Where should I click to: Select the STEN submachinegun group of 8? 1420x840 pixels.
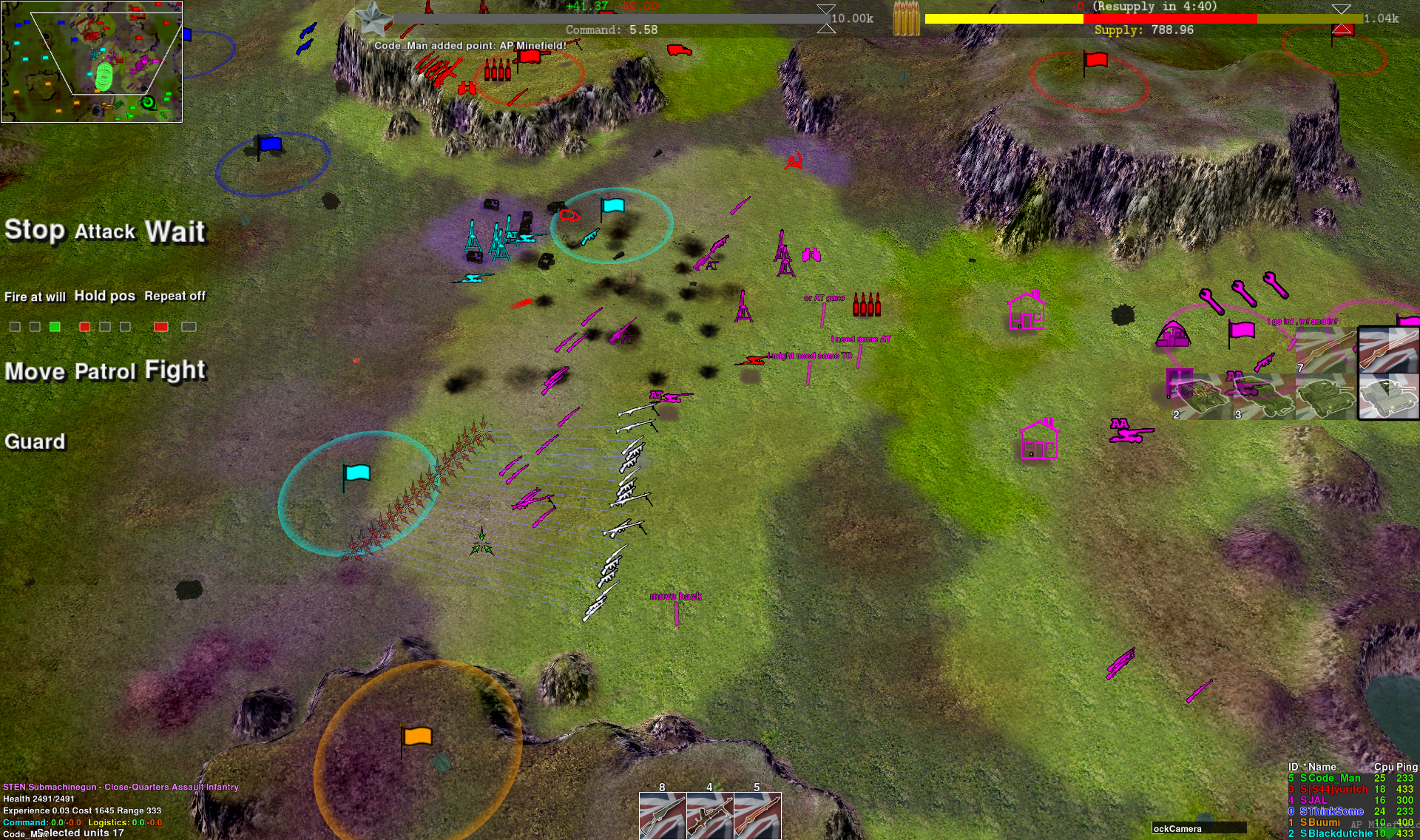[662, 816]
